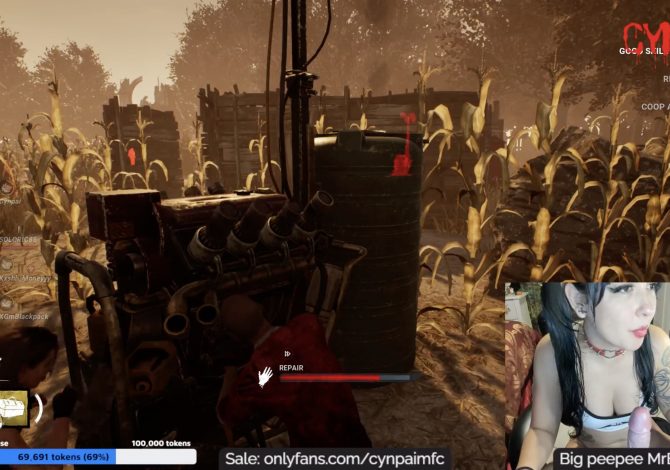The image size is (670, 470).
Task: Click the XGmBlackpack survivor status entry
Action: pyautogui.click(x=23, y=315)
